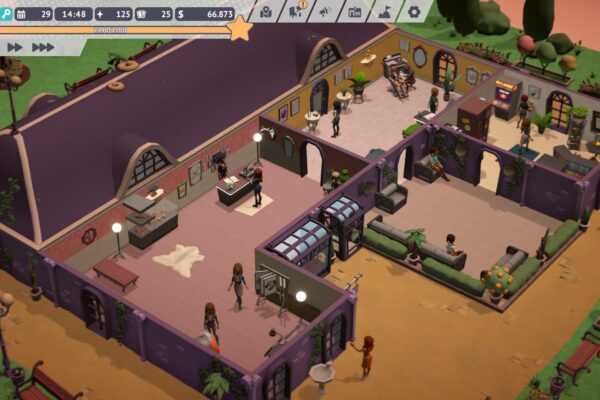600x400 pixels.
Task: Set game speed to triple fast-forward
Action: (43, 46)
